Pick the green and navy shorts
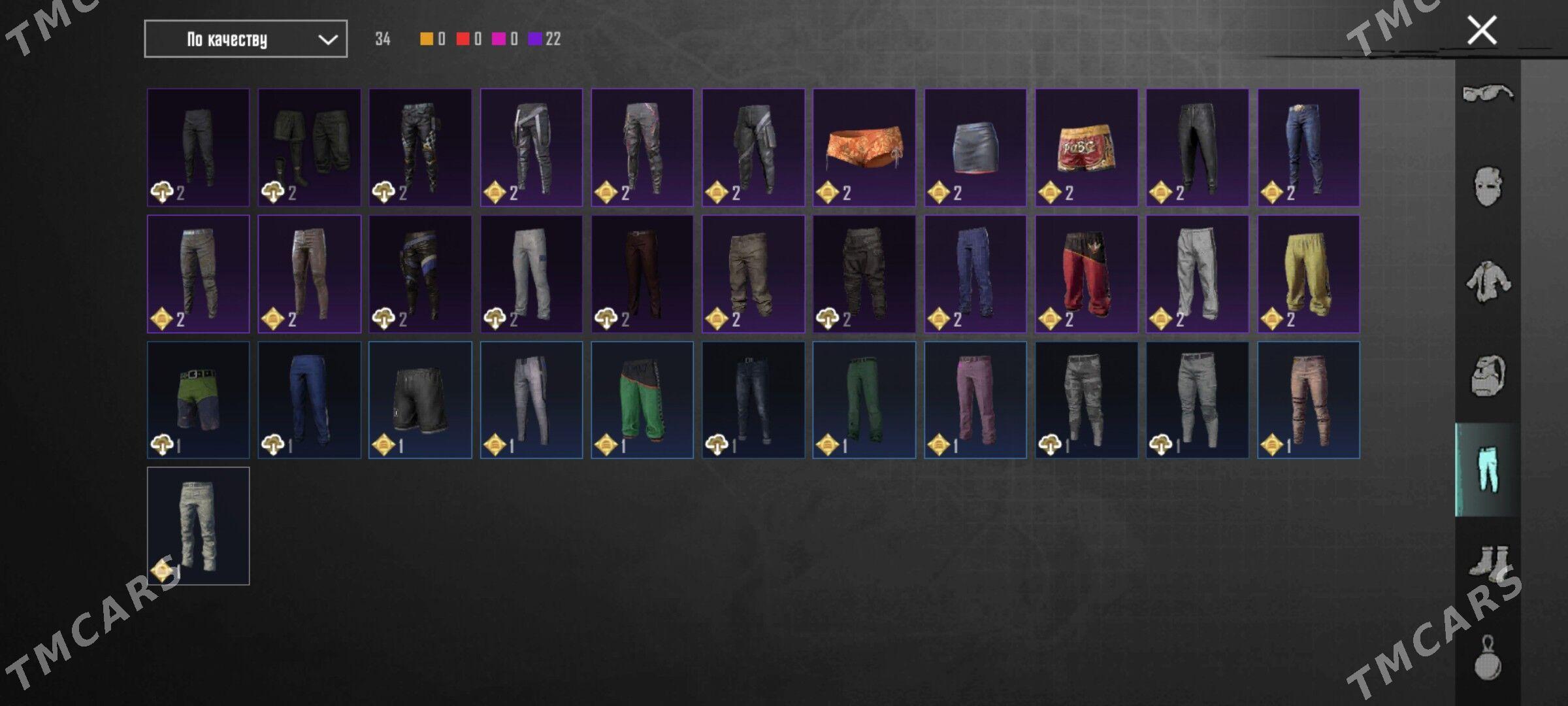This screenshot has width=1568, height=706. (x=198, y=400)
